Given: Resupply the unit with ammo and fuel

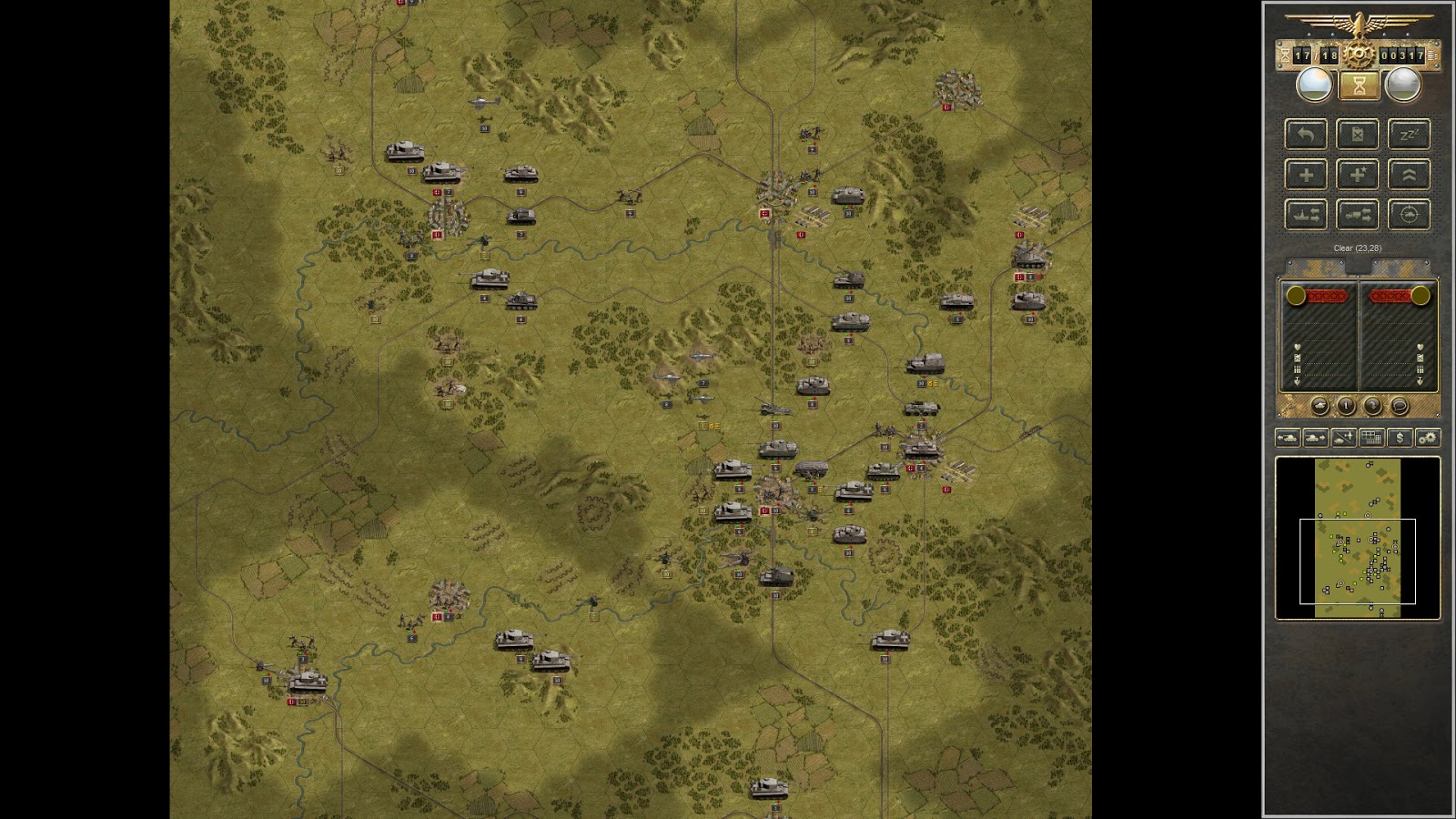Looking at the screenshot, I should pos(1358,135).
